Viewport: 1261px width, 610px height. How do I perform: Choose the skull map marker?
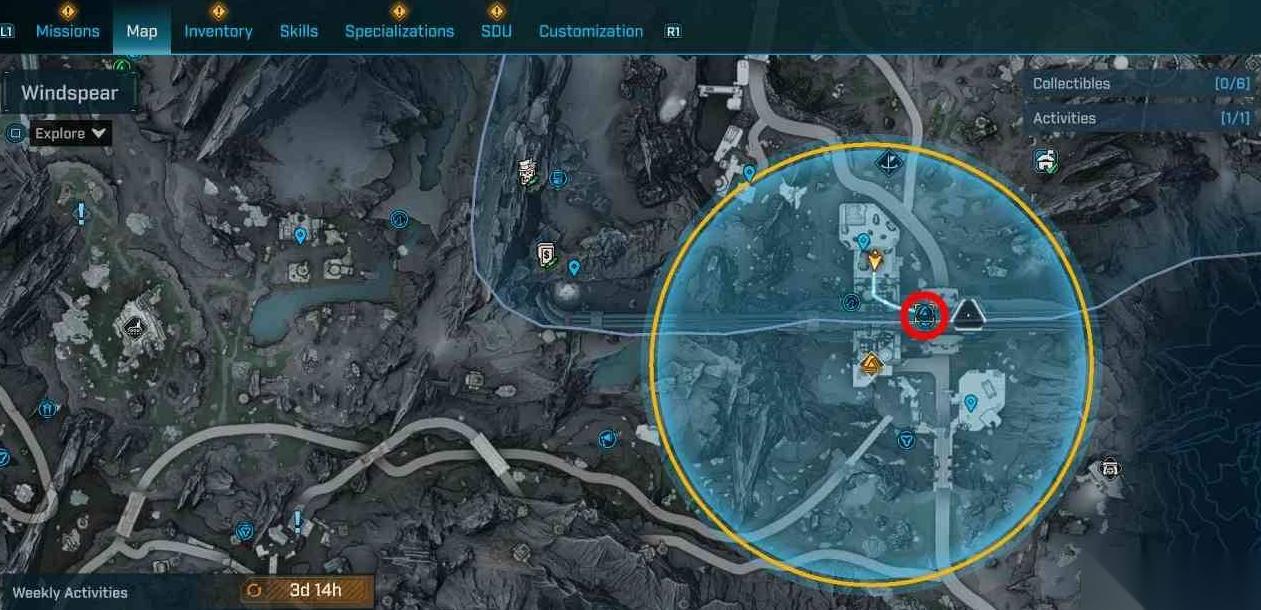click(1109, 467)
